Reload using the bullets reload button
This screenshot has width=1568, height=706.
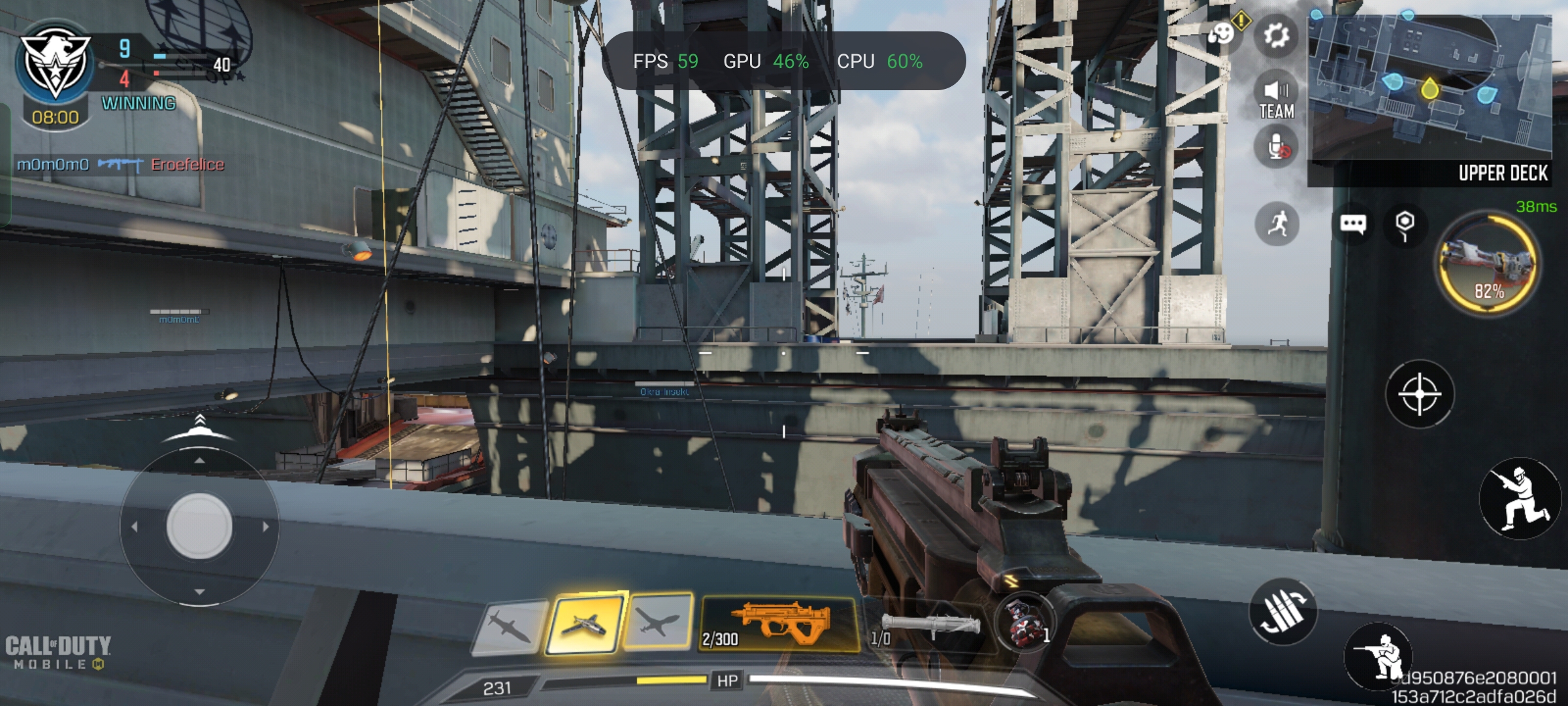tap(1282, 612)
